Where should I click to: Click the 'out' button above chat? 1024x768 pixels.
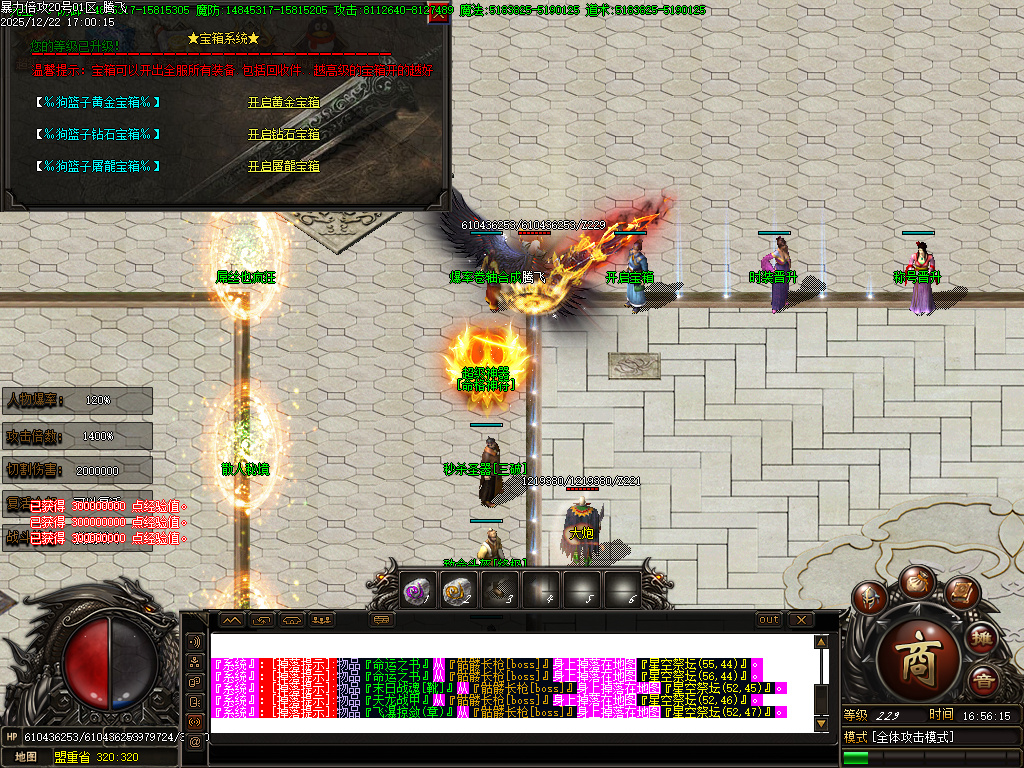click(768, 620)
